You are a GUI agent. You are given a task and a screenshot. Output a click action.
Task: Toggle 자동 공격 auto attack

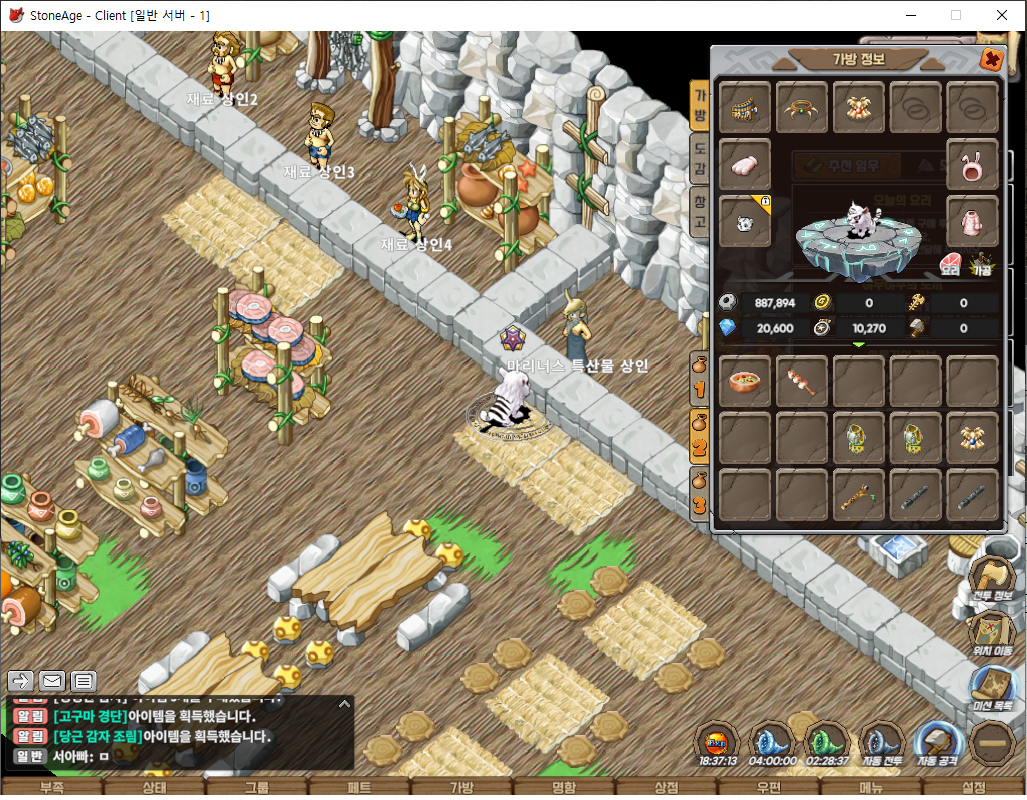click(x=935, y=746)
